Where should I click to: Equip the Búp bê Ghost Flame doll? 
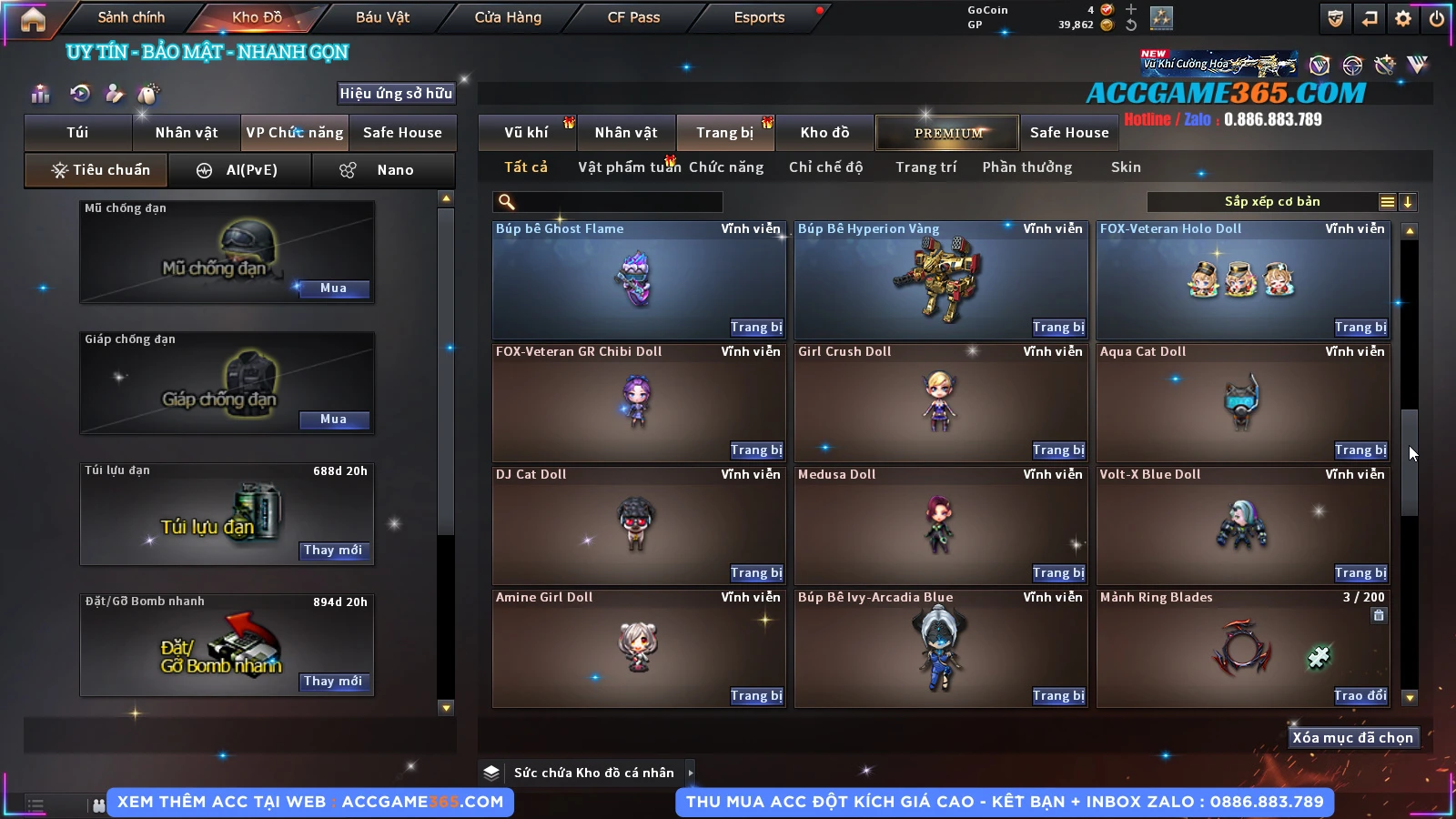coord(755,328)
